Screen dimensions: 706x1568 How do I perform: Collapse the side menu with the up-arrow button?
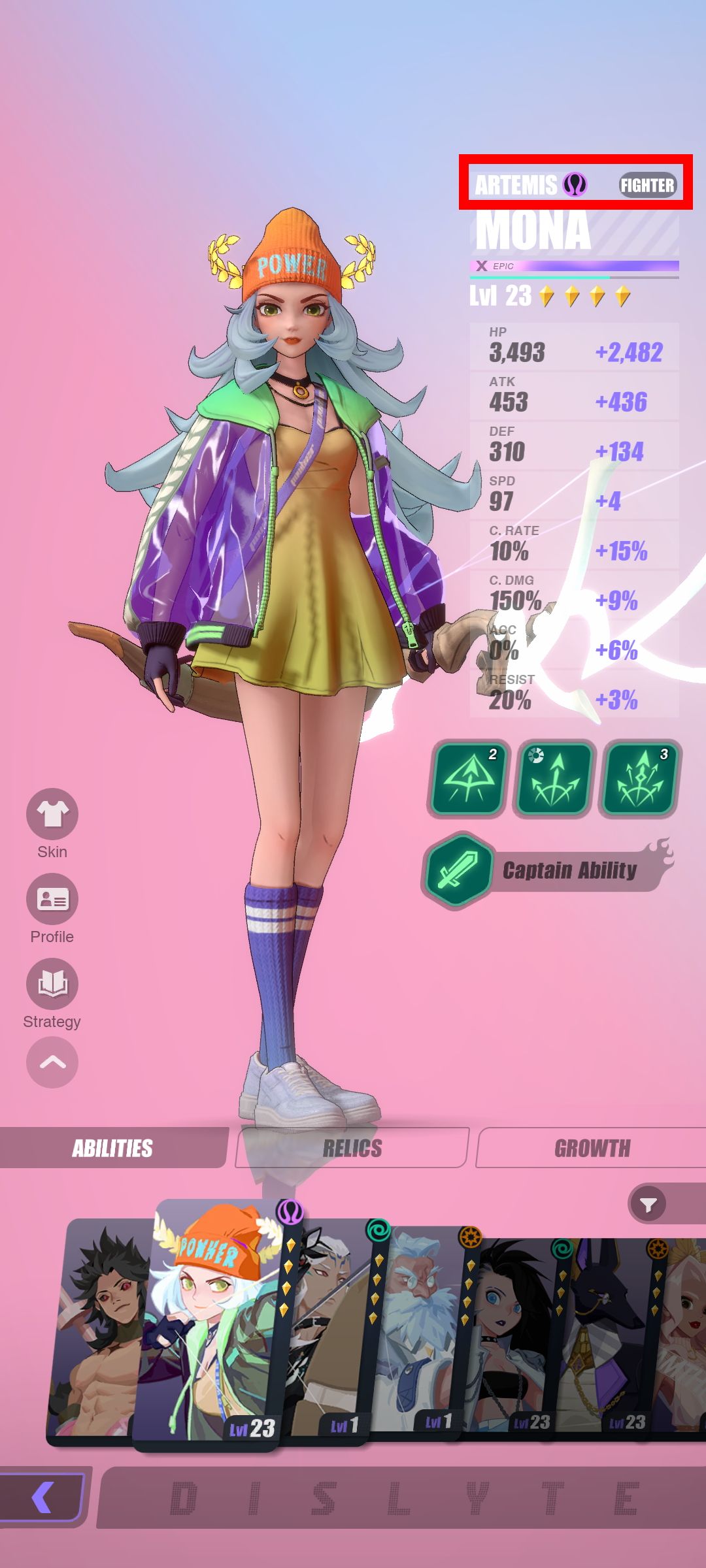pyautogui.click(x=52, y=1062)
